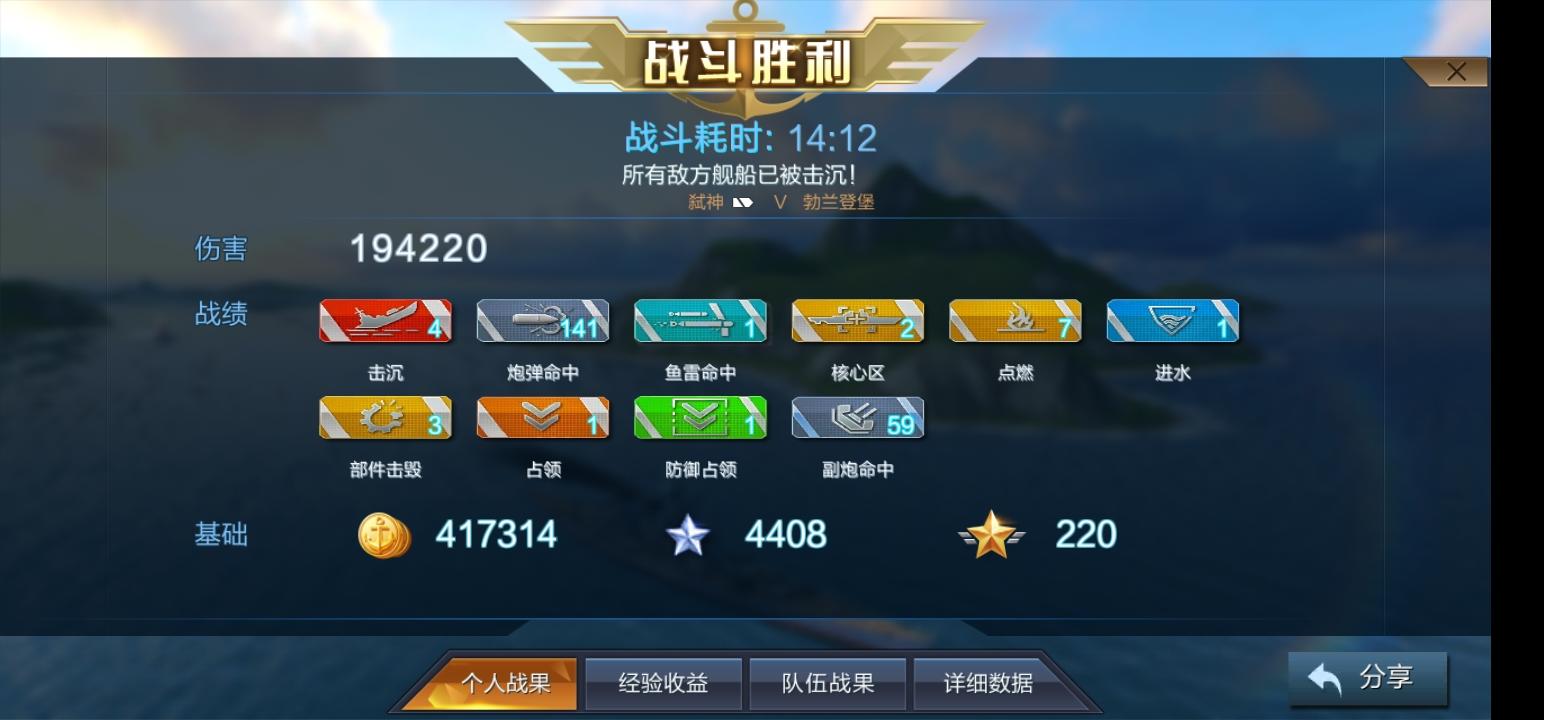Click the 点燃 fire ignition icon

pyautogui.click(x=1016, y=321)
